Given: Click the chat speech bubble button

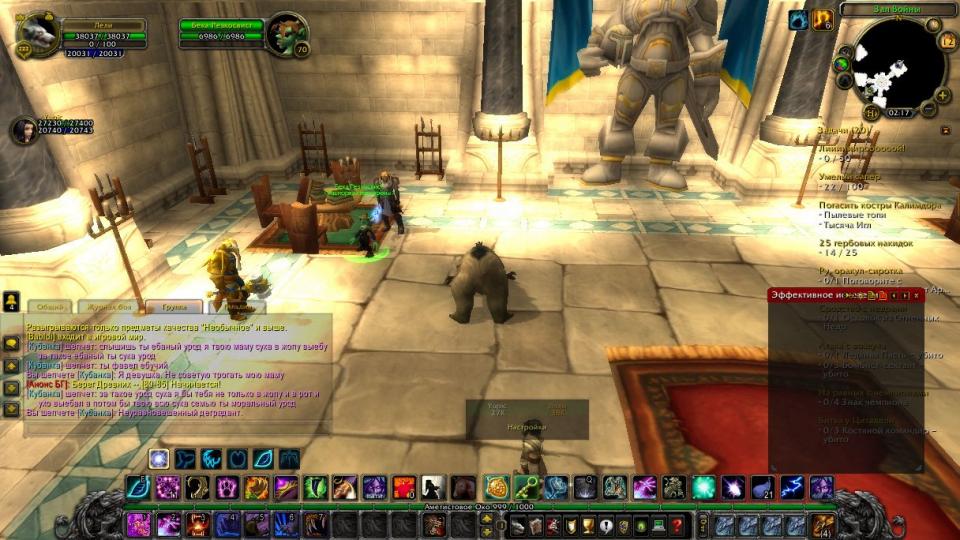Looking at the screenshot, I should 11,343.
